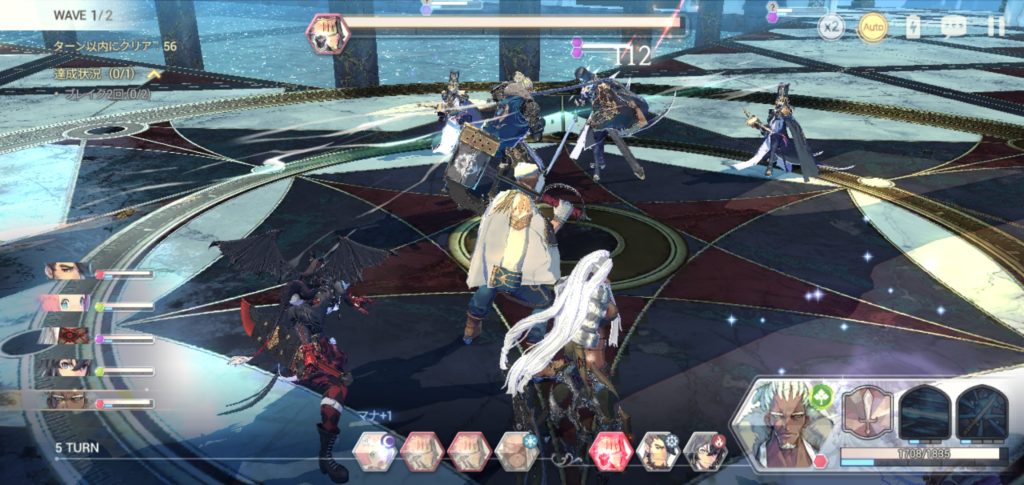The height and width of the screenshot is (485, 1024).
Task: Select the crescent moon turn order icon
Action: pyautogui.click(x=374, y=451)
